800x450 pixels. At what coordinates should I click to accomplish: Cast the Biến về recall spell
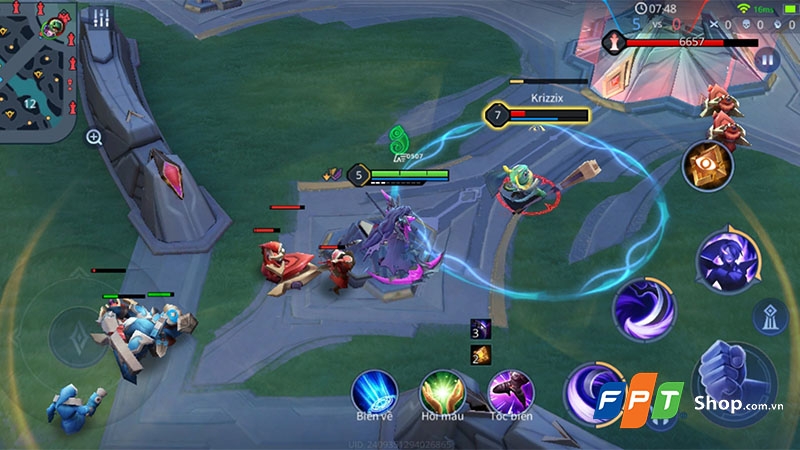pos(373,390)
